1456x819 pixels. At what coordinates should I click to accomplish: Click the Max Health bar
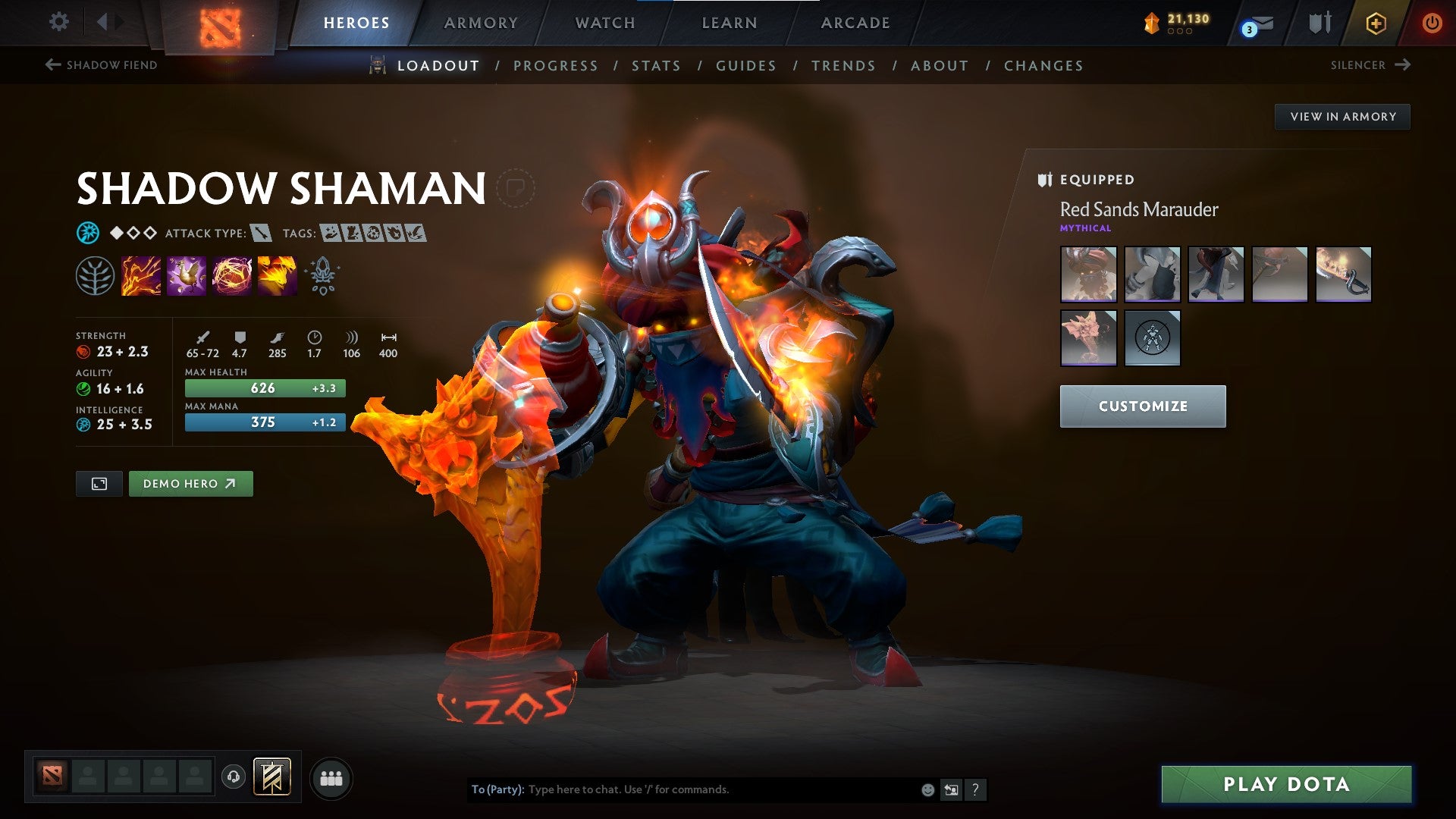coord(265,388)
